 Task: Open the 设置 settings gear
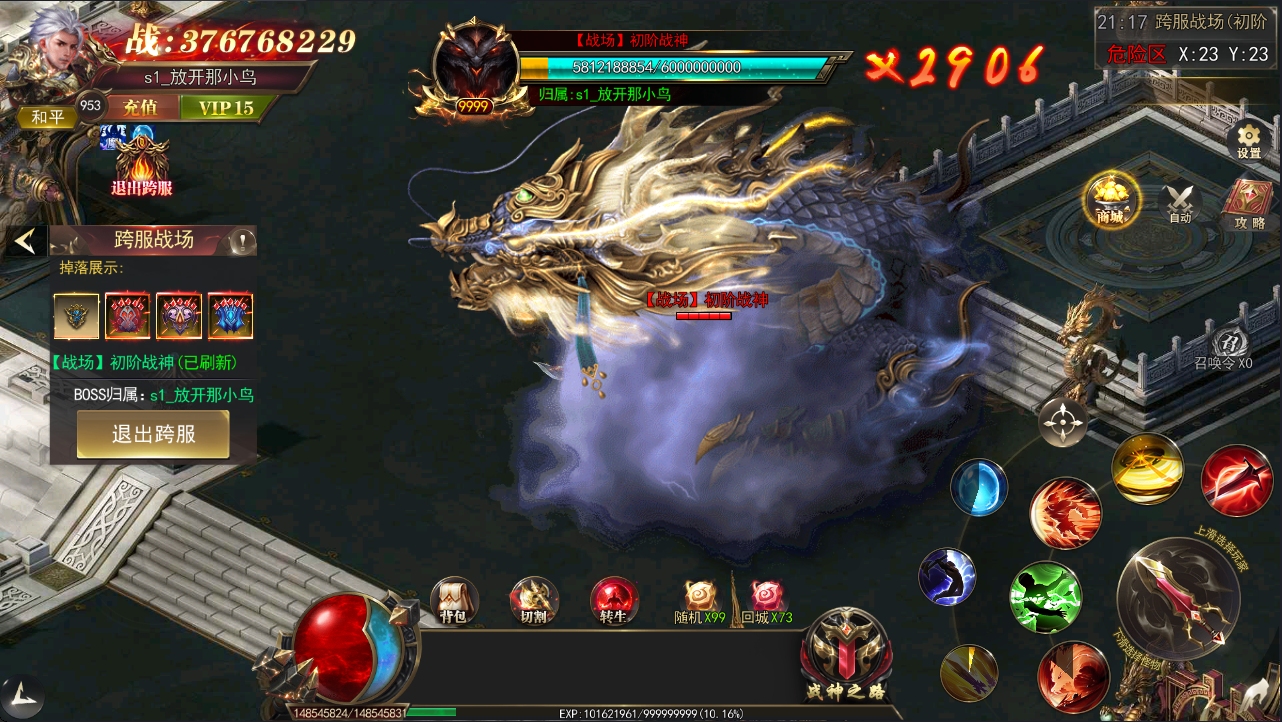pos(1248,140)
